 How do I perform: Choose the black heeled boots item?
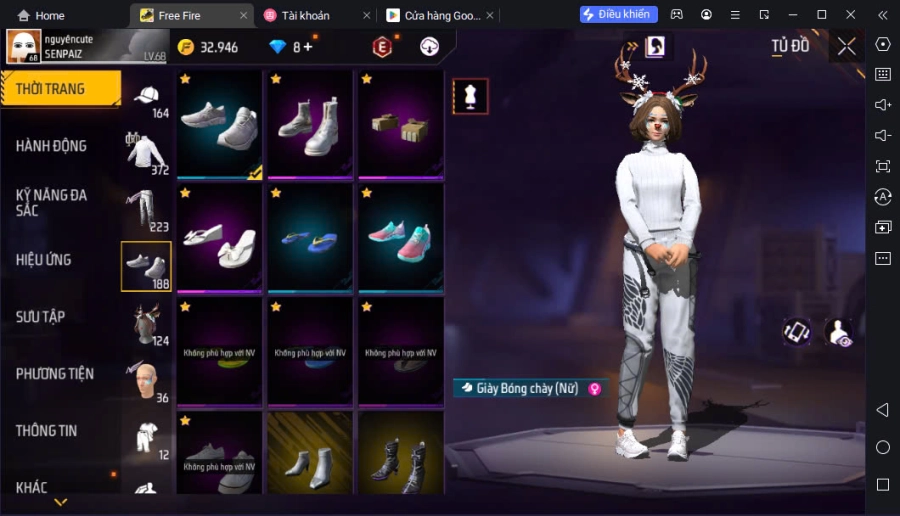click(x=400, y=453)
